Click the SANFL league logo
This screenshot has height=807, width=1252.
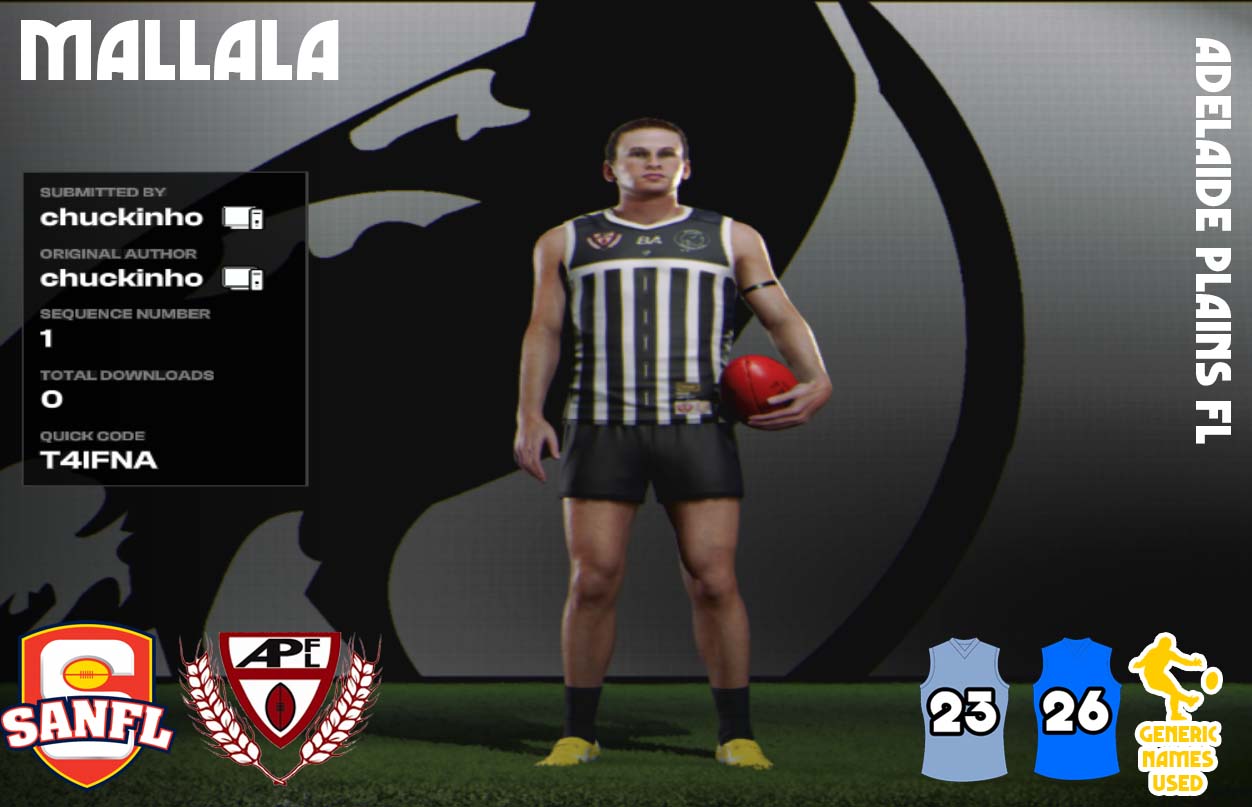88,705
